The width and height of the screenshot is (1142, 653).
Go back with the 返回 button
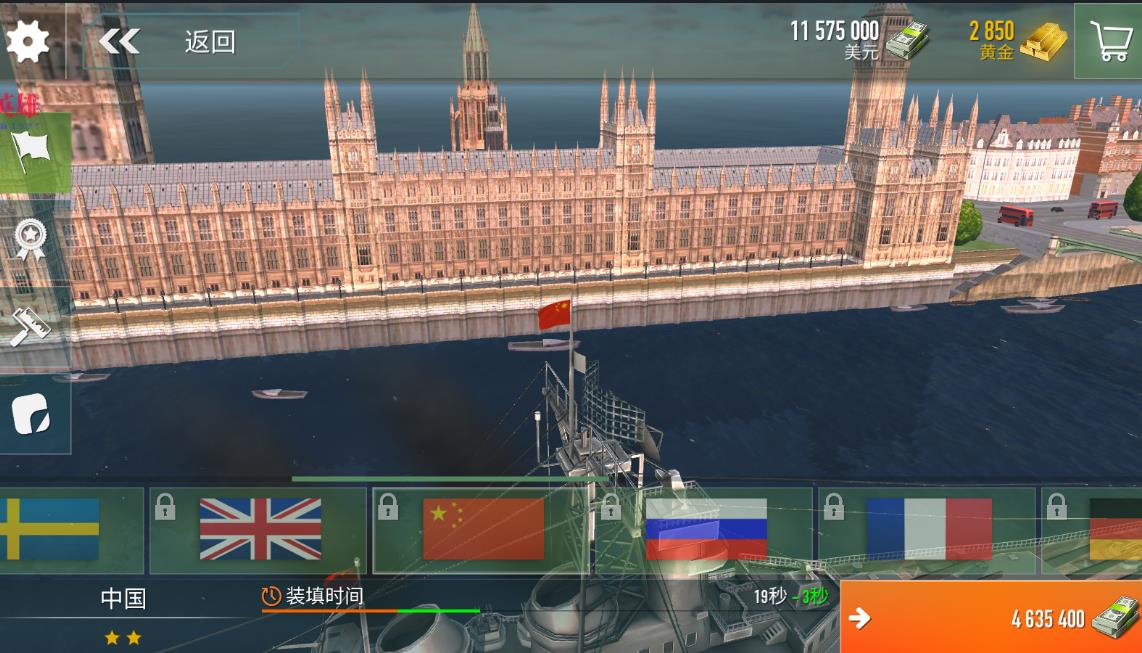170,41
